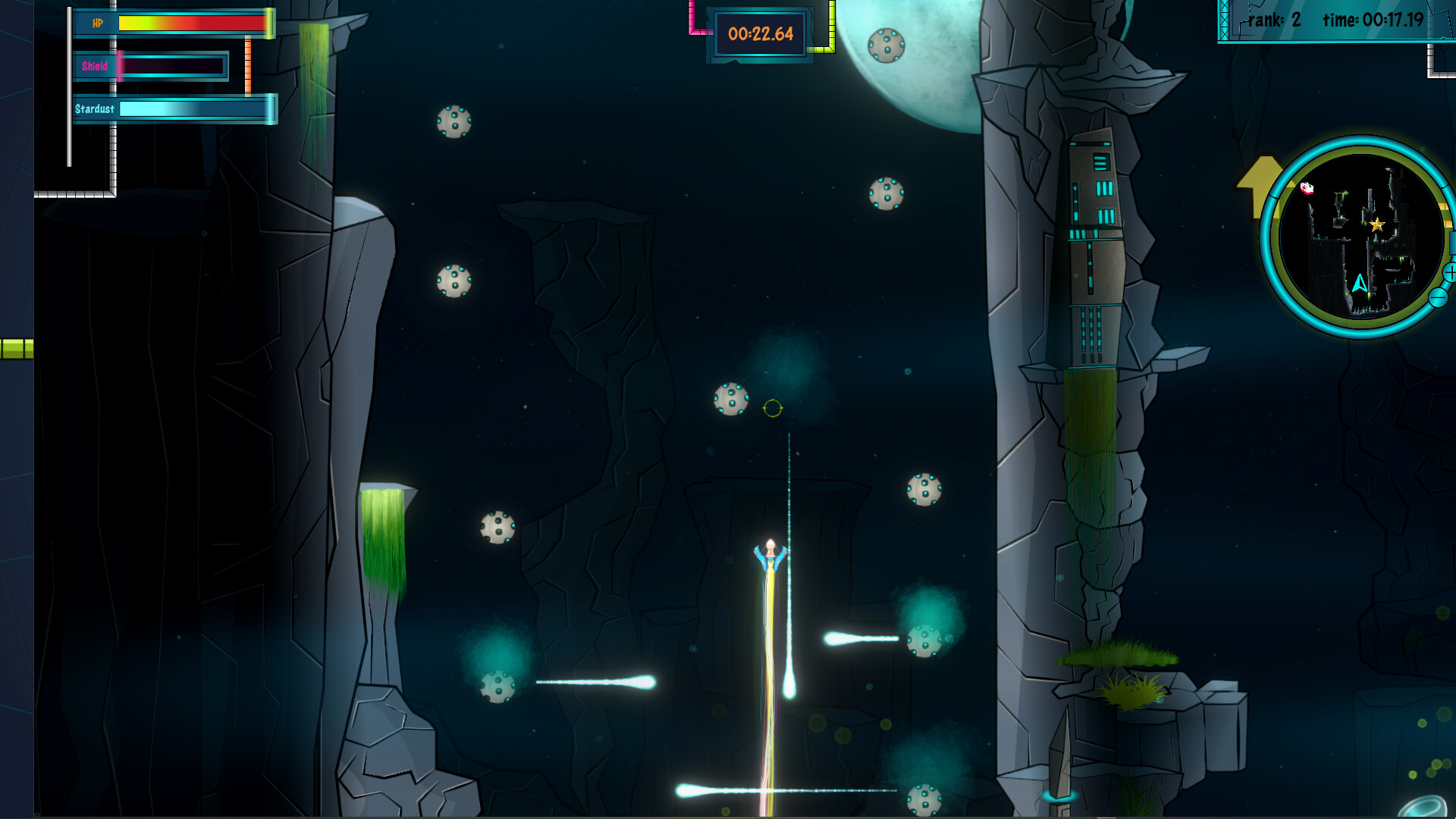Click the minimap zoom-in plus button
The image size is (1456, 819).
click(1450, 273)
